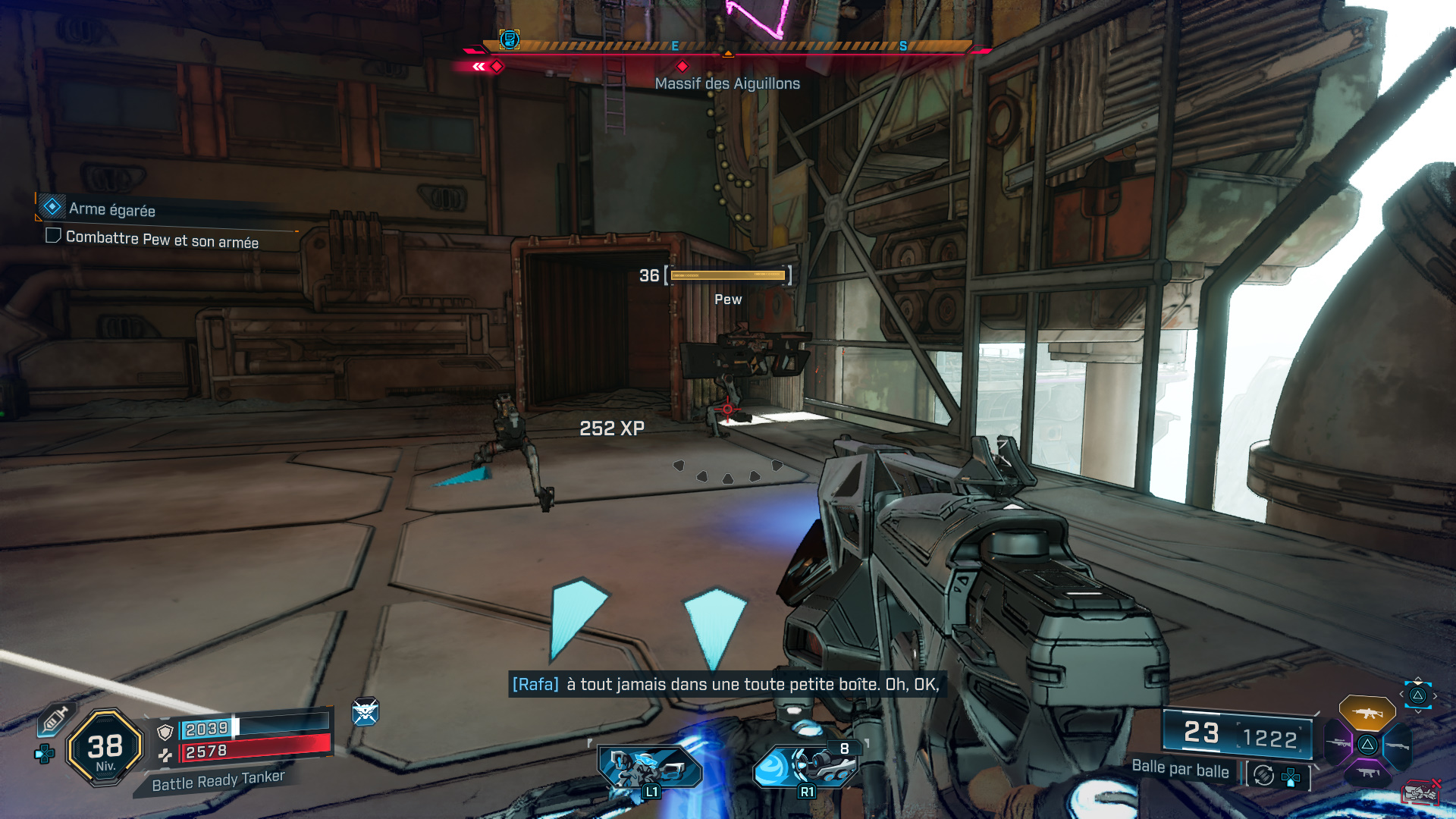Click the Battle Ready Tanker shield label

pos(218,780)
